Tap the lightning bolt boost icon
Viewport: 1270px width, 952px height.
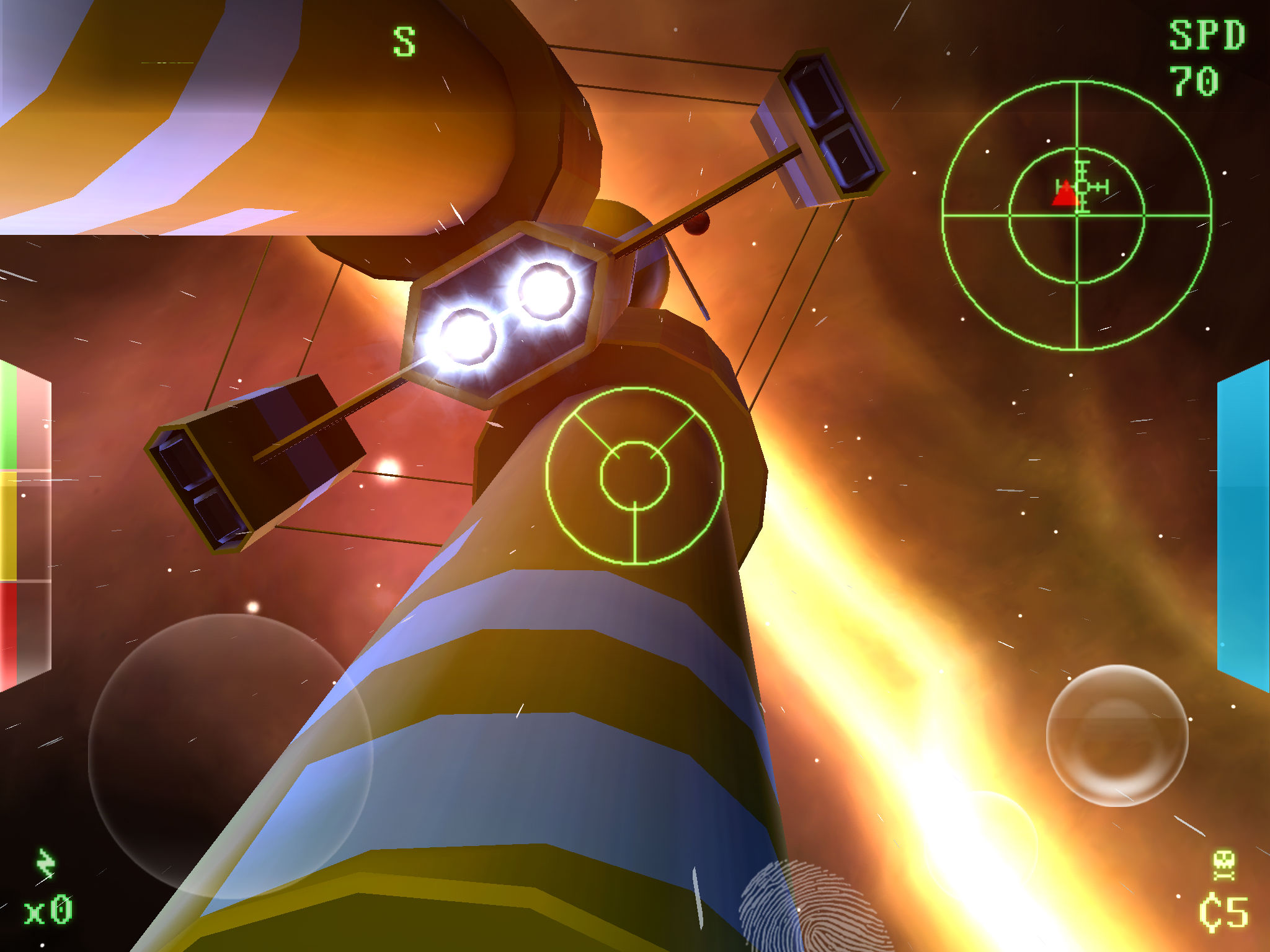[45, 864]
